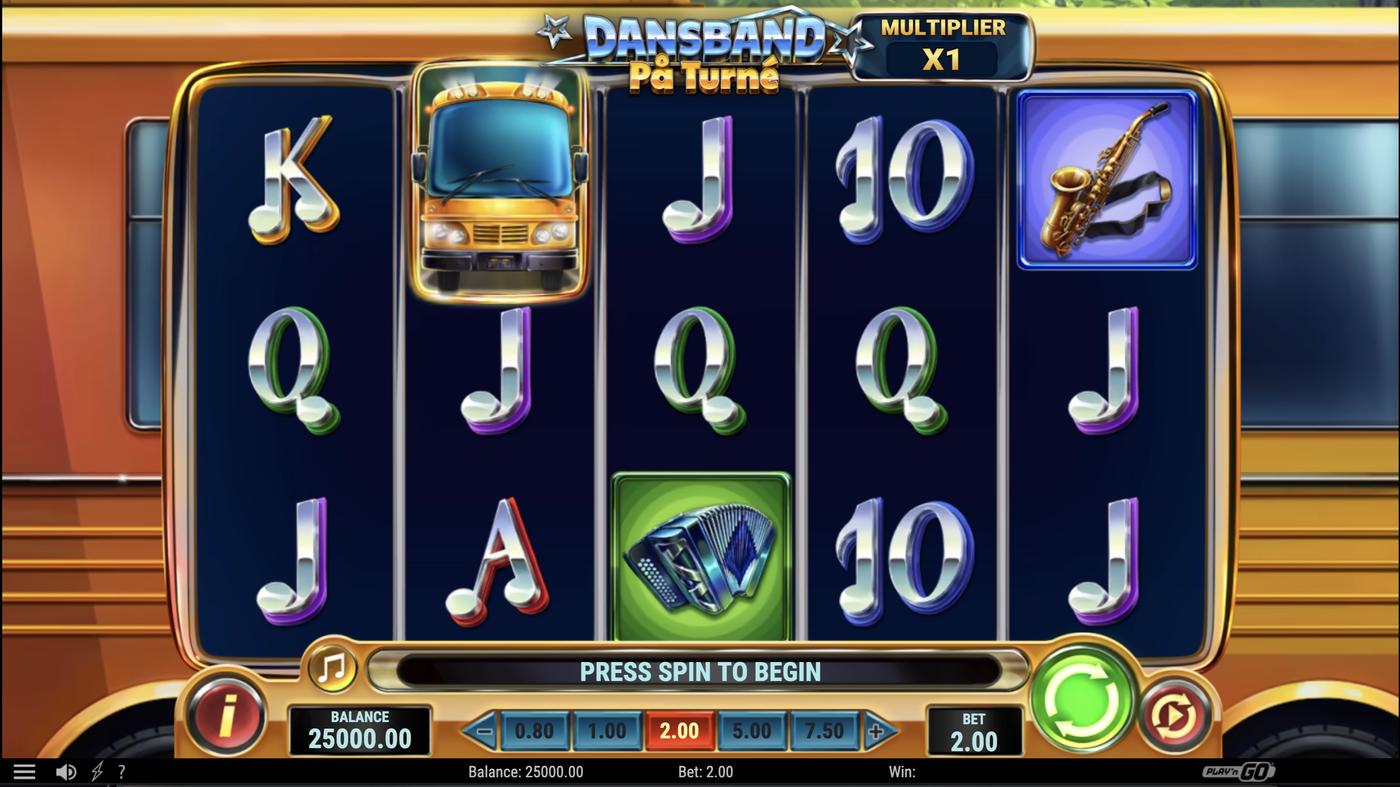Click the Multiplier X1 display
This screenshot has width=1400, height=787.
pyautogui.click(x=941, y=44)
